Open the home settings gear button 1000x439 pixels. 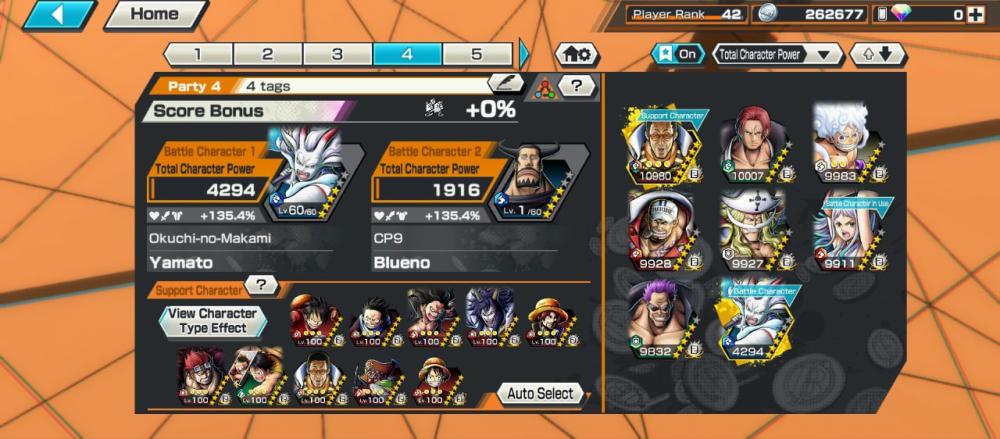(579, 54)
